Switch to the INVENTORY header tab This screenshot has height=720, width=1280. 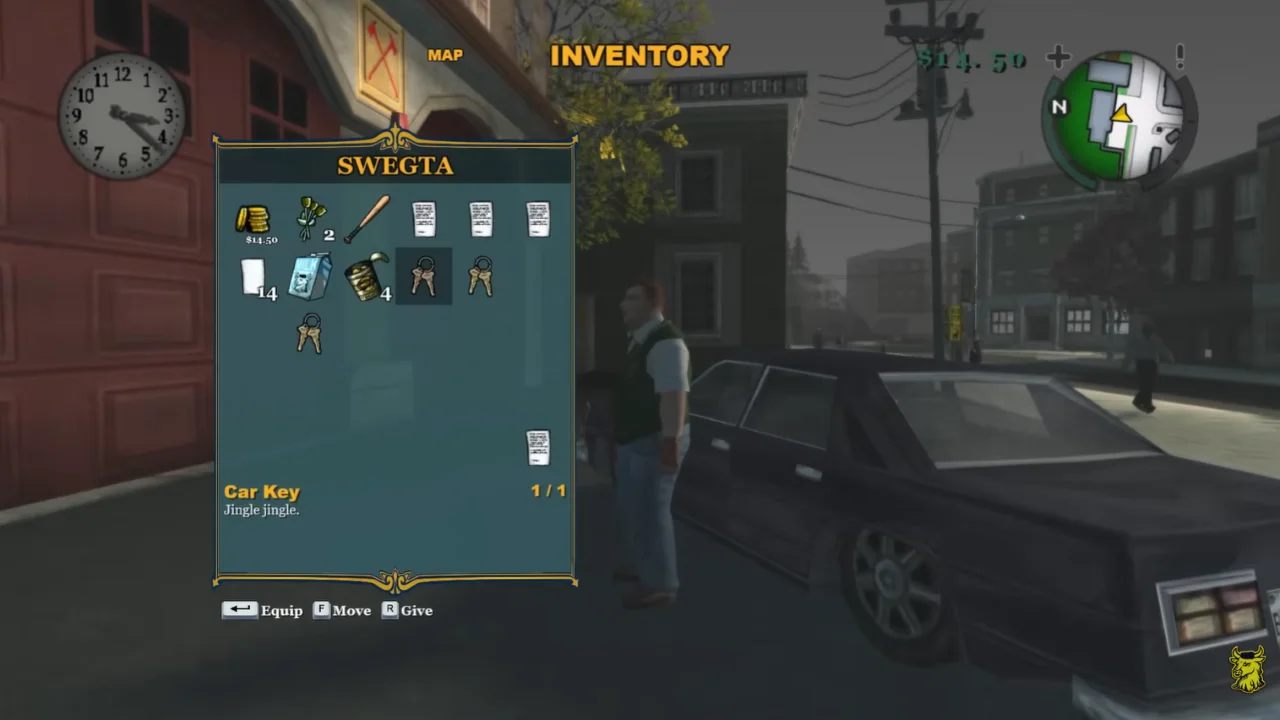coord(640,56)
